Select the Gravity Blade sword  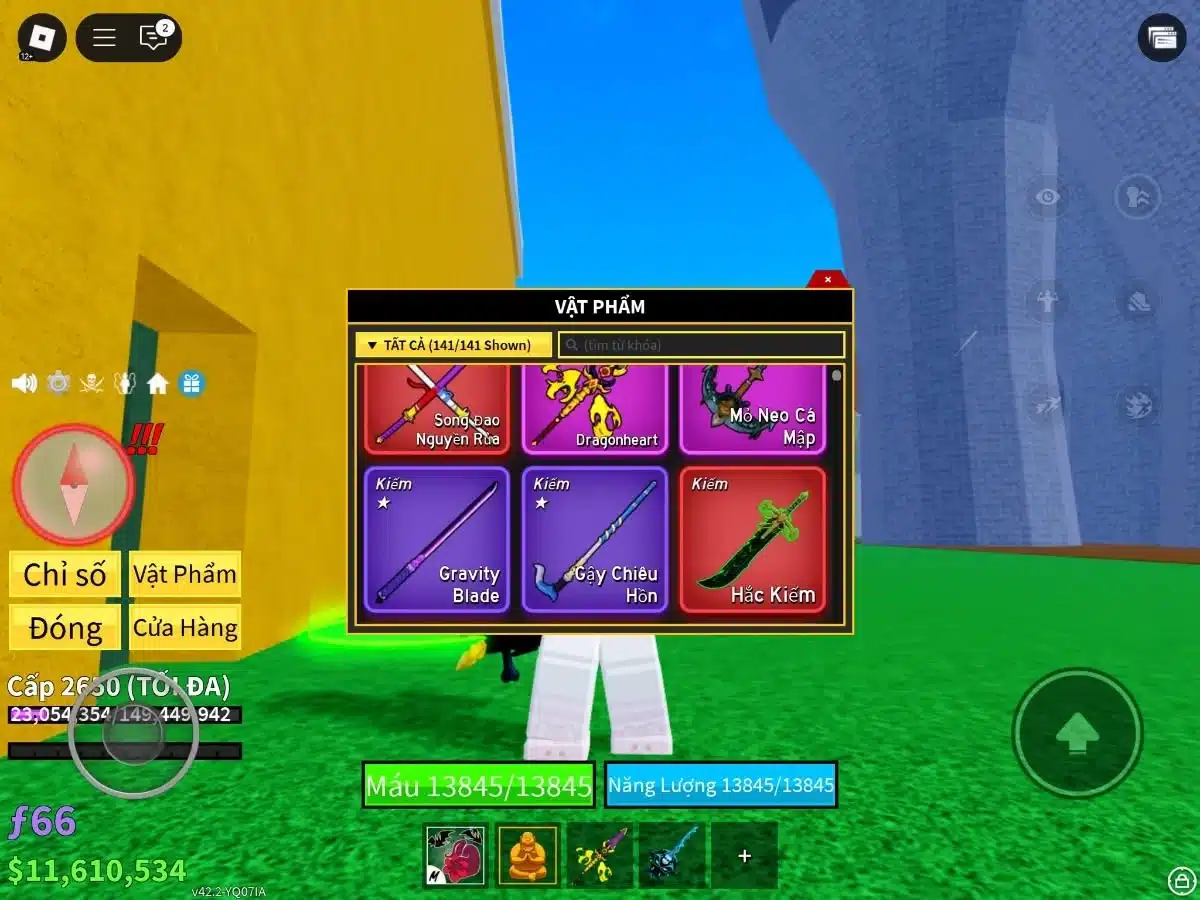click(436, 540)
